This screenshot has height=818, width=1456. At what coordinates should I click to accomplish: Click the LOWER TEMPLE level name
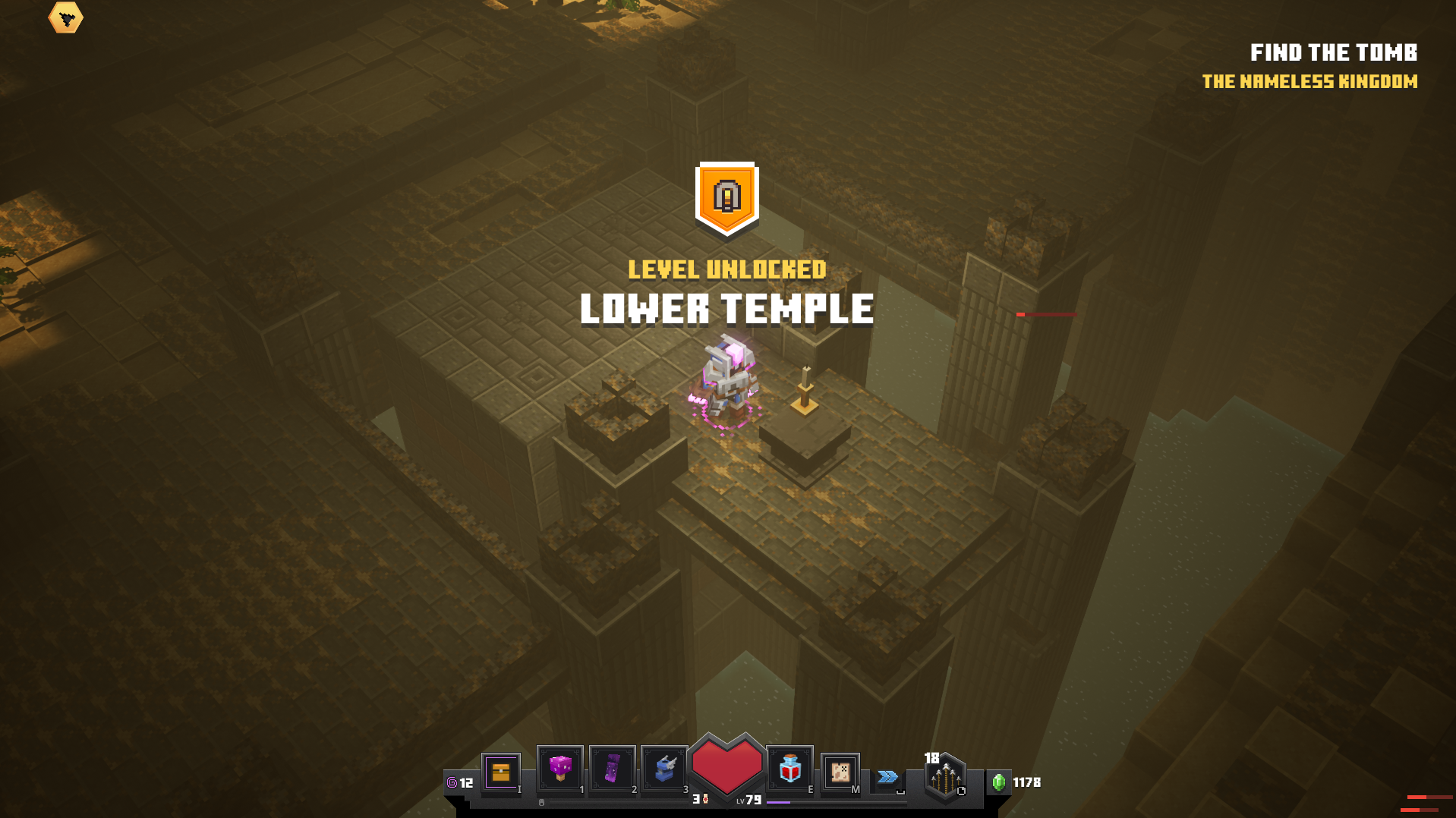[726, 308]
